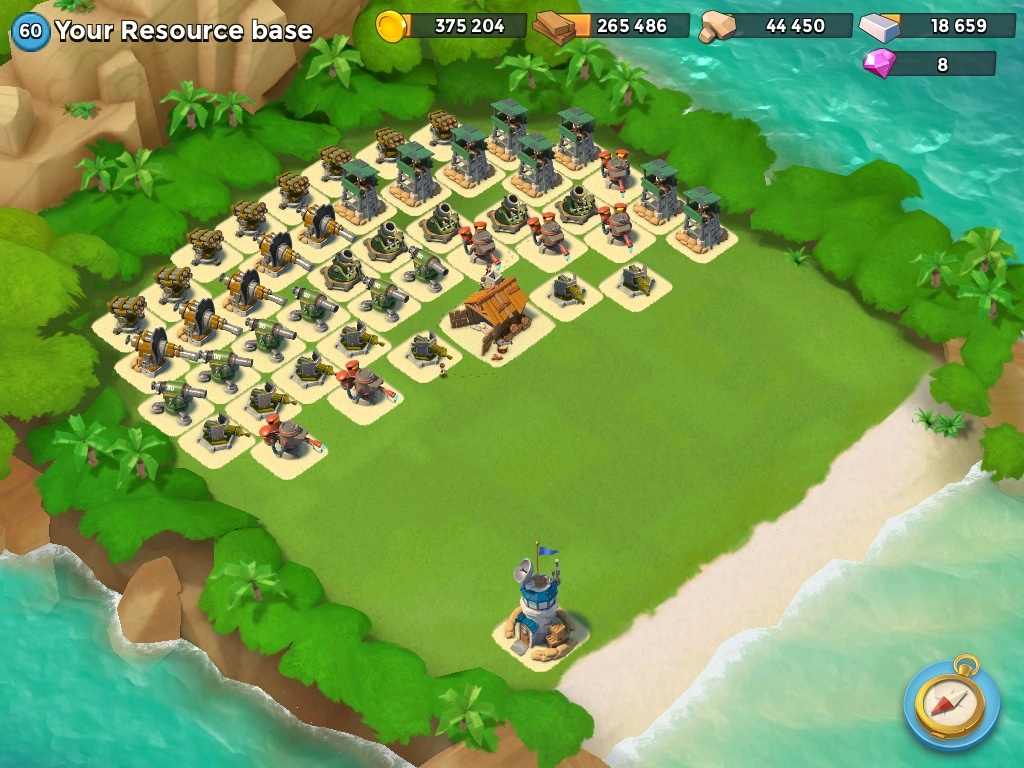Open the map with the compass button
Viewport: 1024px width, 768px height.
tap(951, 704)
